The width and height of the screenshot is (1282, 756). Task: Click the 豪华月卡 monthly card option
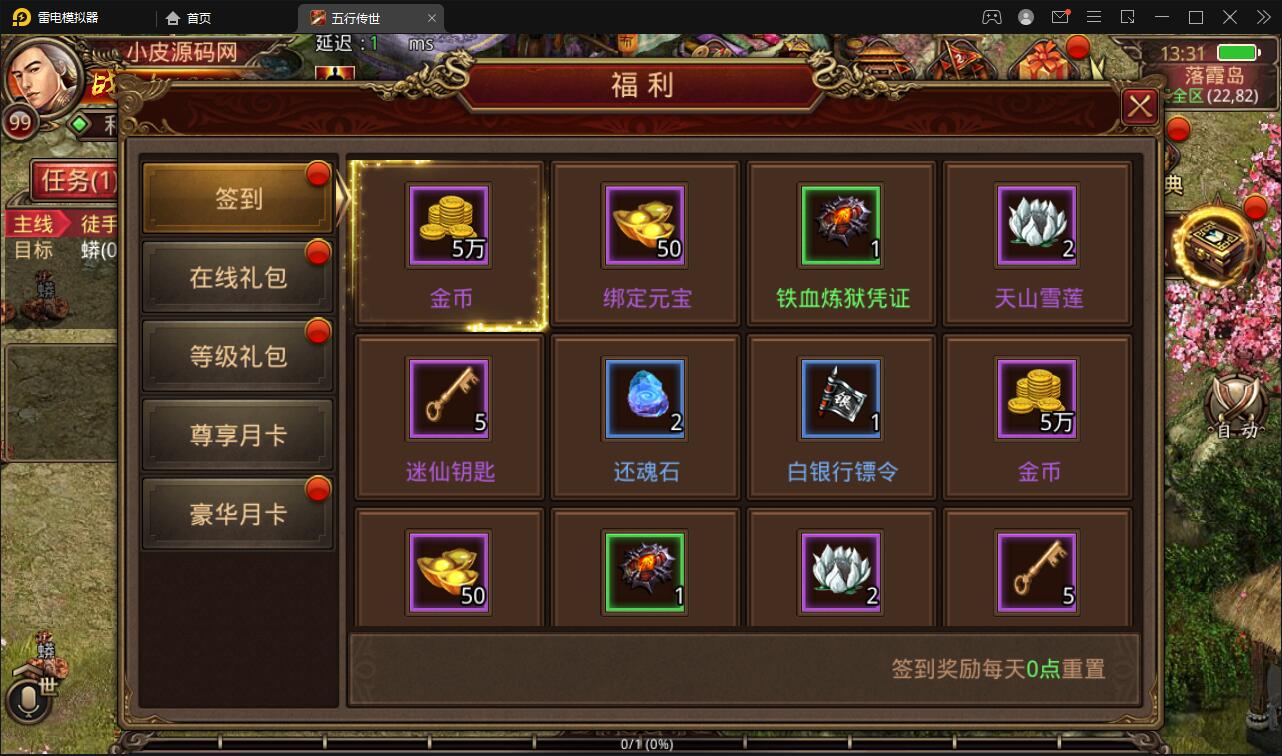(236, 511)
